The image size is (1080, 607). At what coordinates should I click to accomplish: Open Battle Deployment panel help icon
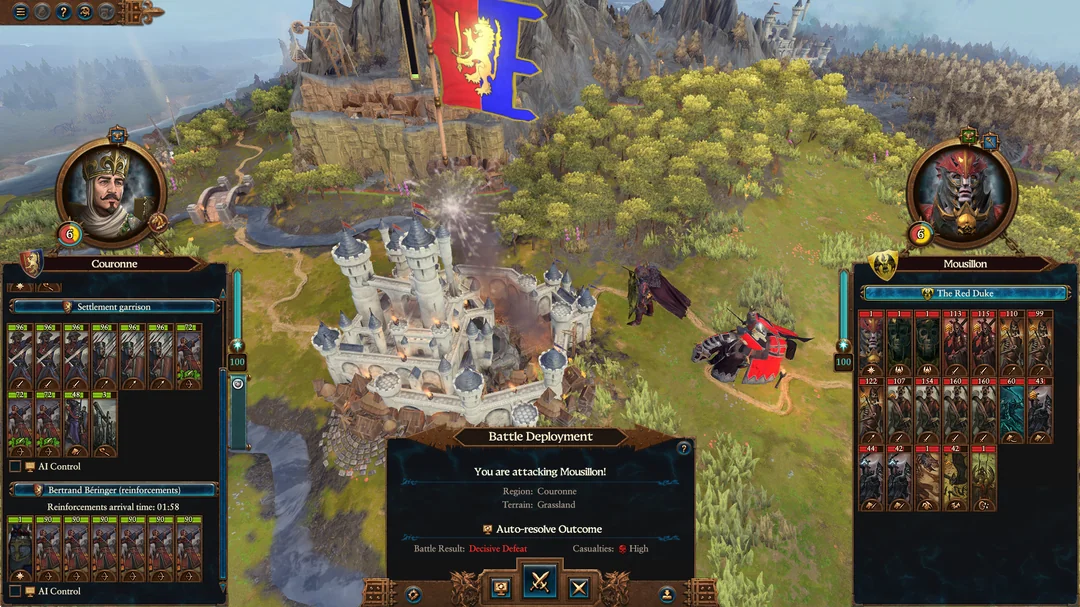[684, 449]
